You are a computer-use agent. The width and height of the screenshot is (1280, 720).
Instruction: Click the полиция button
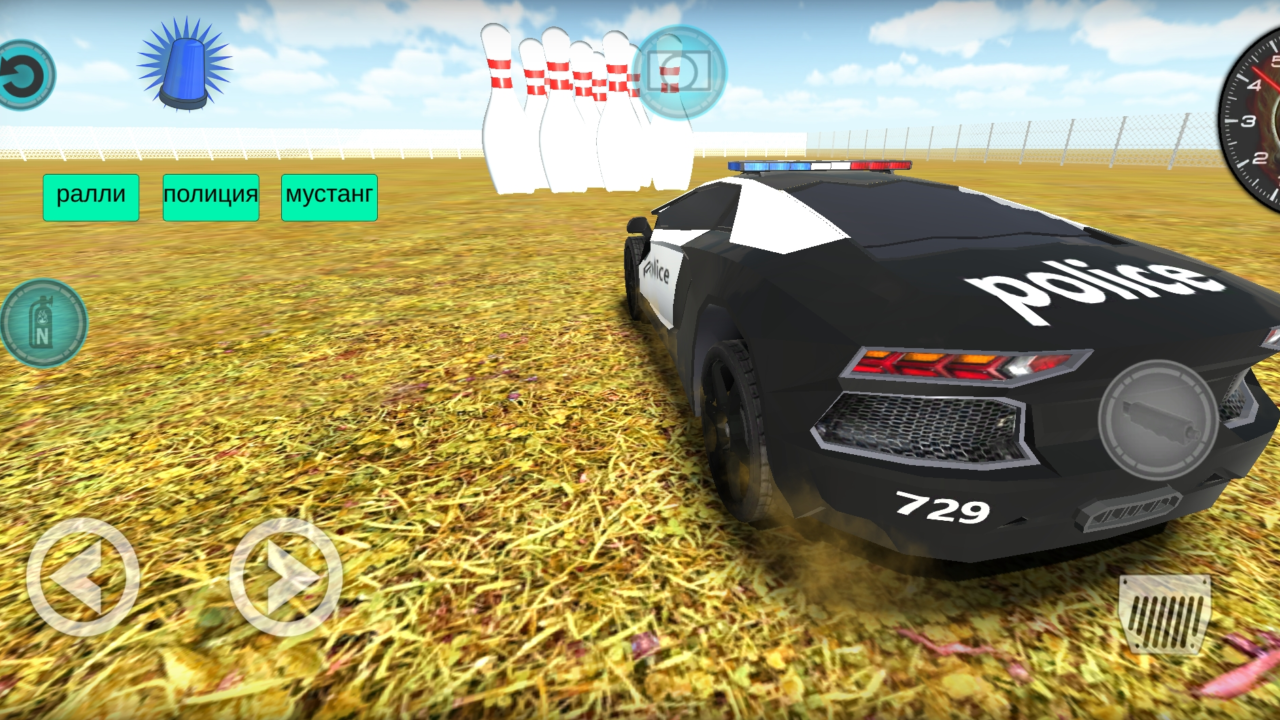[211, 196]
